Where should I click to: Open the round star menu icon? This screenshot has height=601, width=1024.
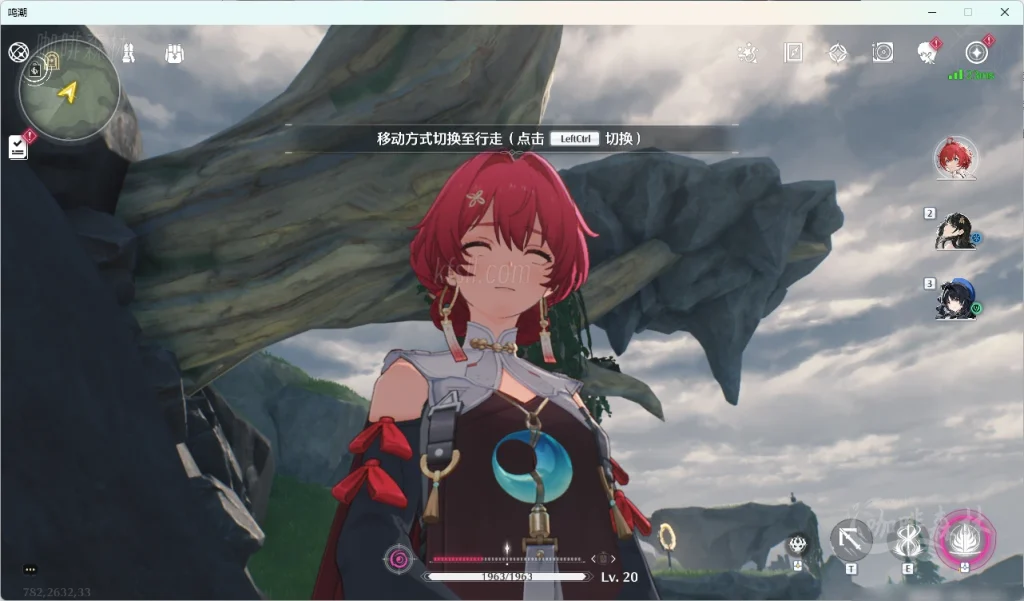click(x=976, y=52)
